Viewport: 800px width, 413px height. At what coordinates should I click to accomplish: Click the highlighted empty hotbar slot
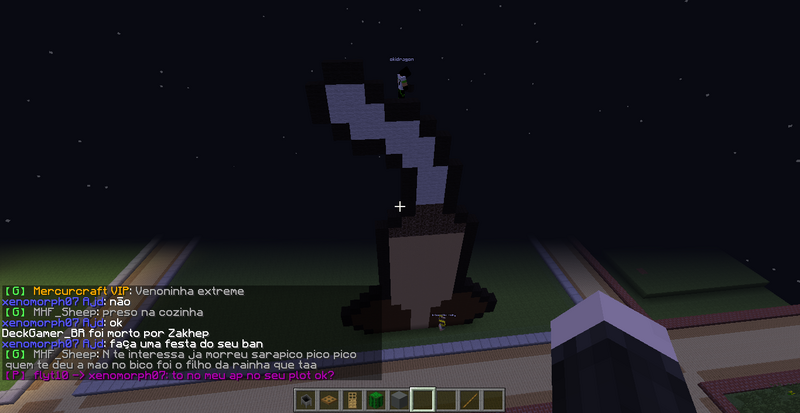[x=423, y=400]
